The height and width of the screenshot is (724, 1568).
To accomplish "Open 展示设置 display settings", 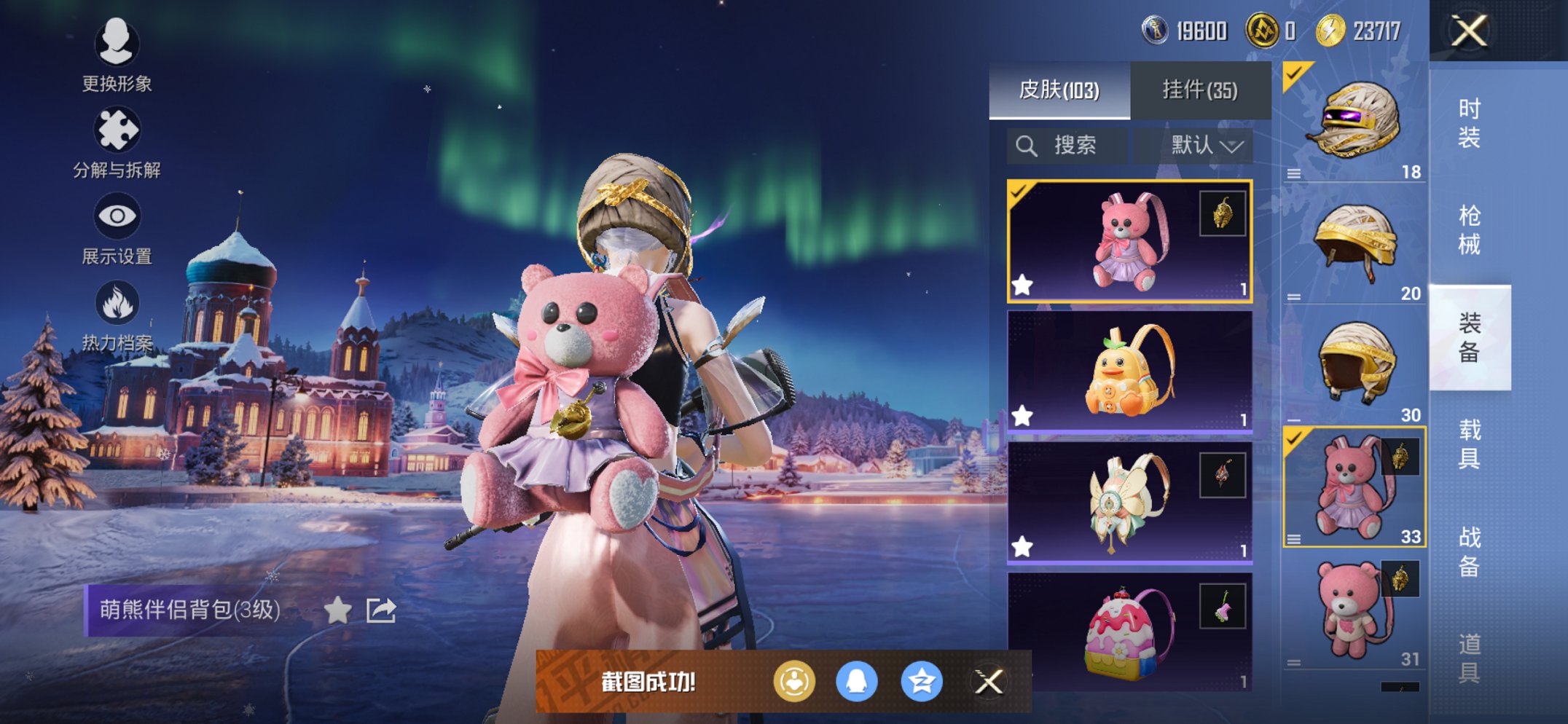I will click(117, 229).
